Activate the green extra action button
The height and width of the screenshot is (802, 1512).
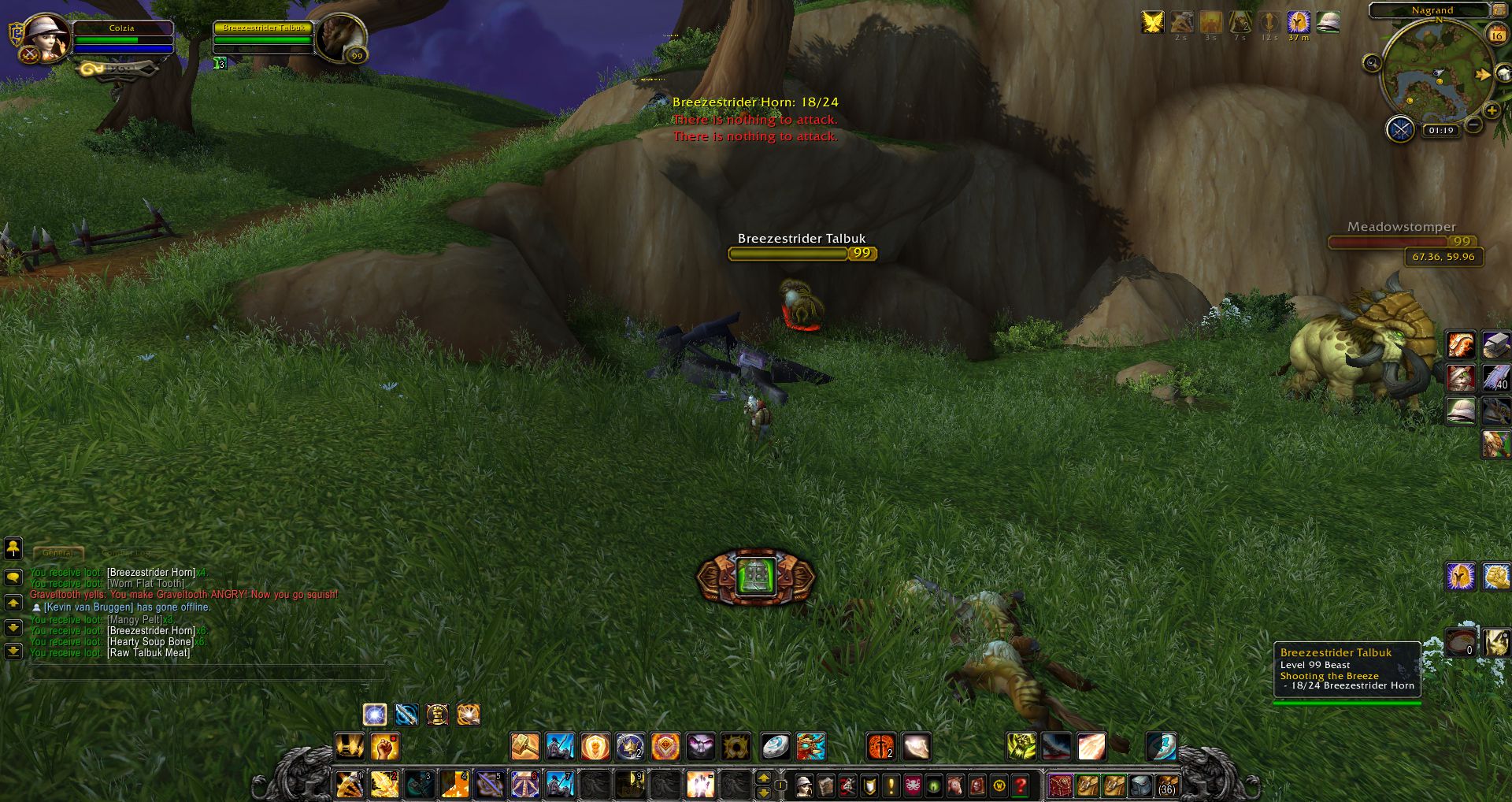point(756,577)
